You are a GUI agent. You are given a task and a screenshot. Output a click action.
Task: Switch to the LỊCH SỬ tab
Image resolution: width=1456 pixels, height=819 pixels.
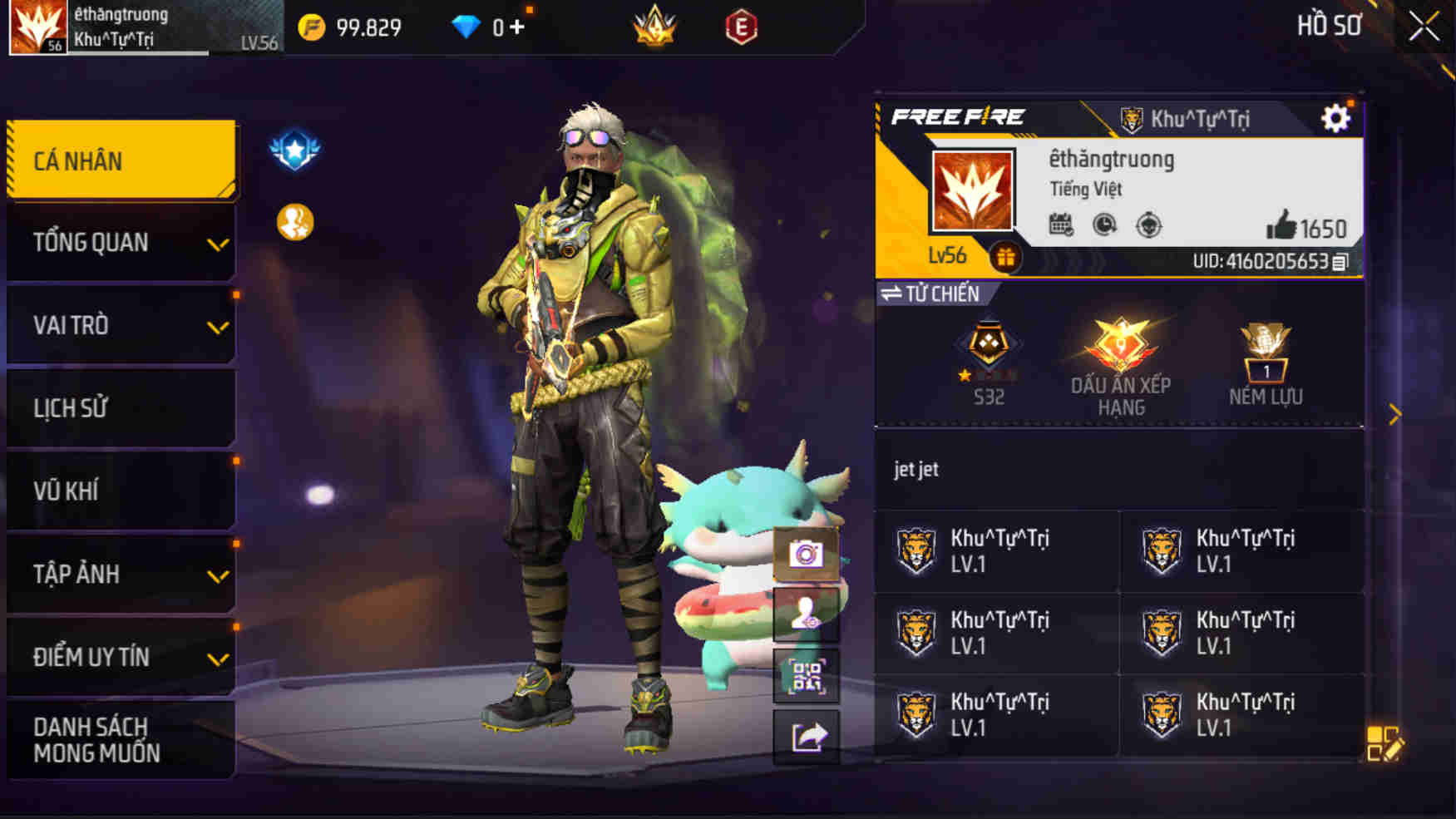(x=121, y=407)
